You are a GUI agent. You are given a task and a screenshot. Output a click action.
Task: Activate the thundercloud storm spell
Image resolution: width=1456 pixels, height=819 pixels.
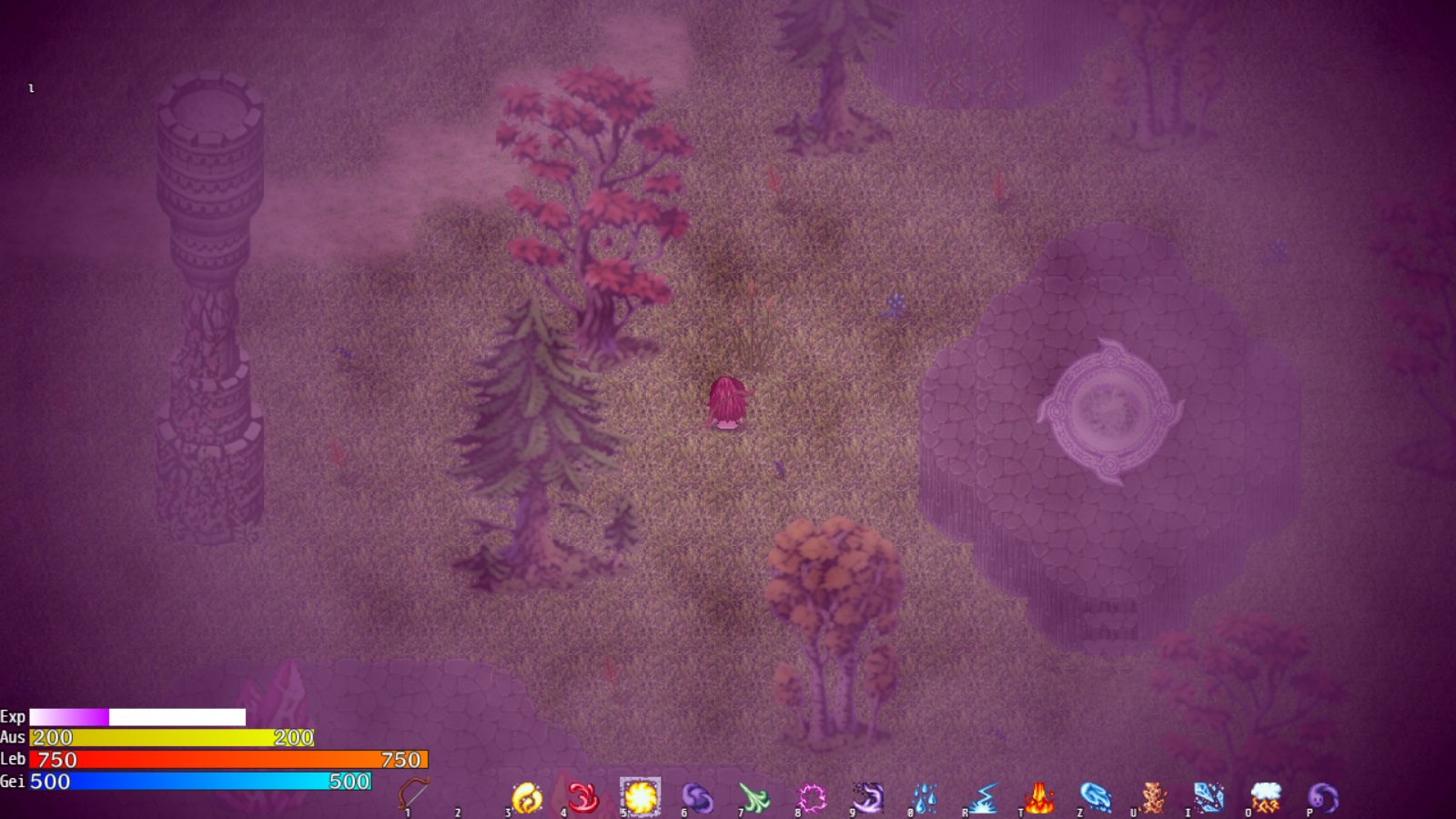(1266, 797)
